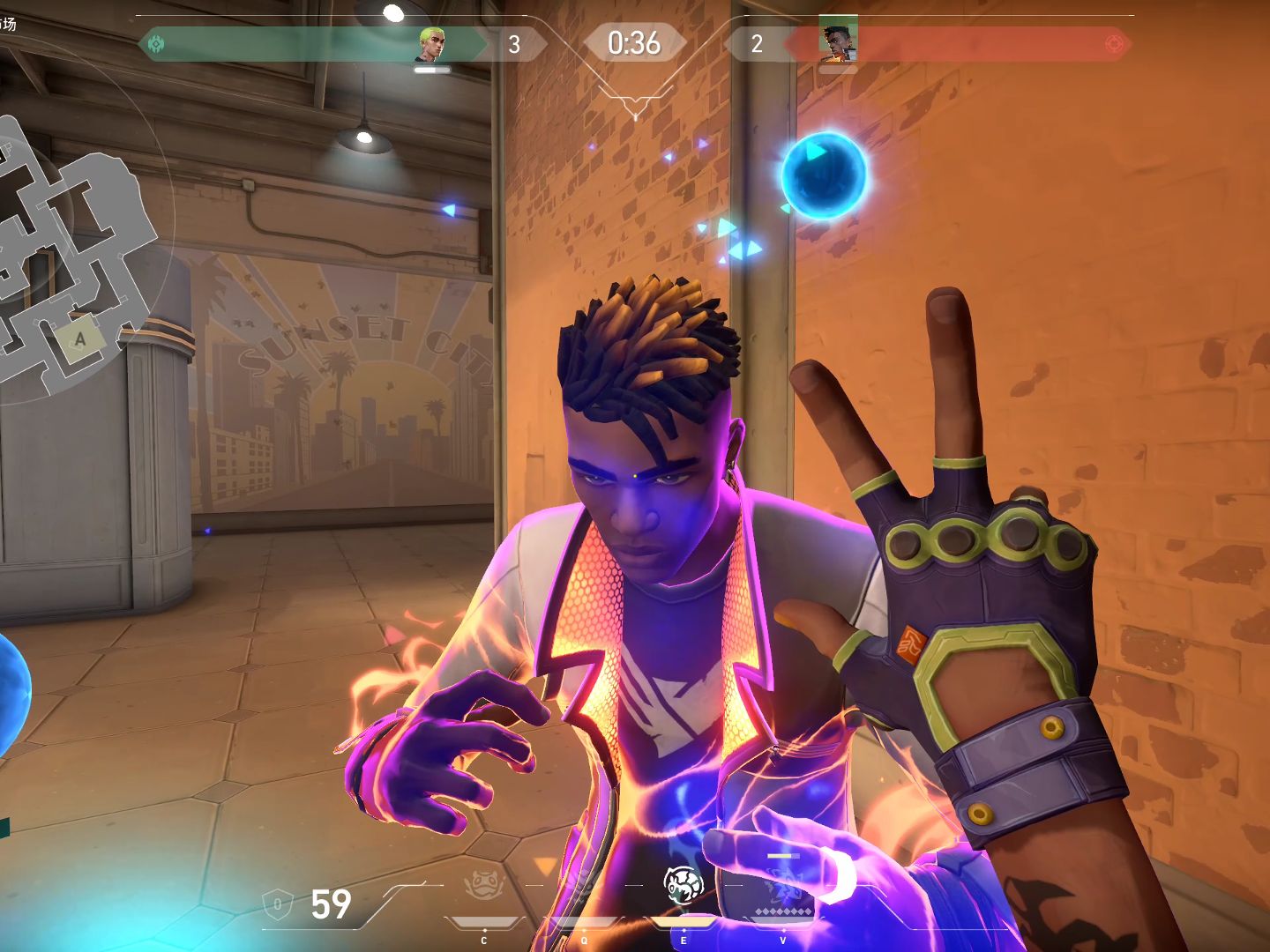Select the green-haired agent portrait
The image size is (1270, 952).
tap(430, 44)
